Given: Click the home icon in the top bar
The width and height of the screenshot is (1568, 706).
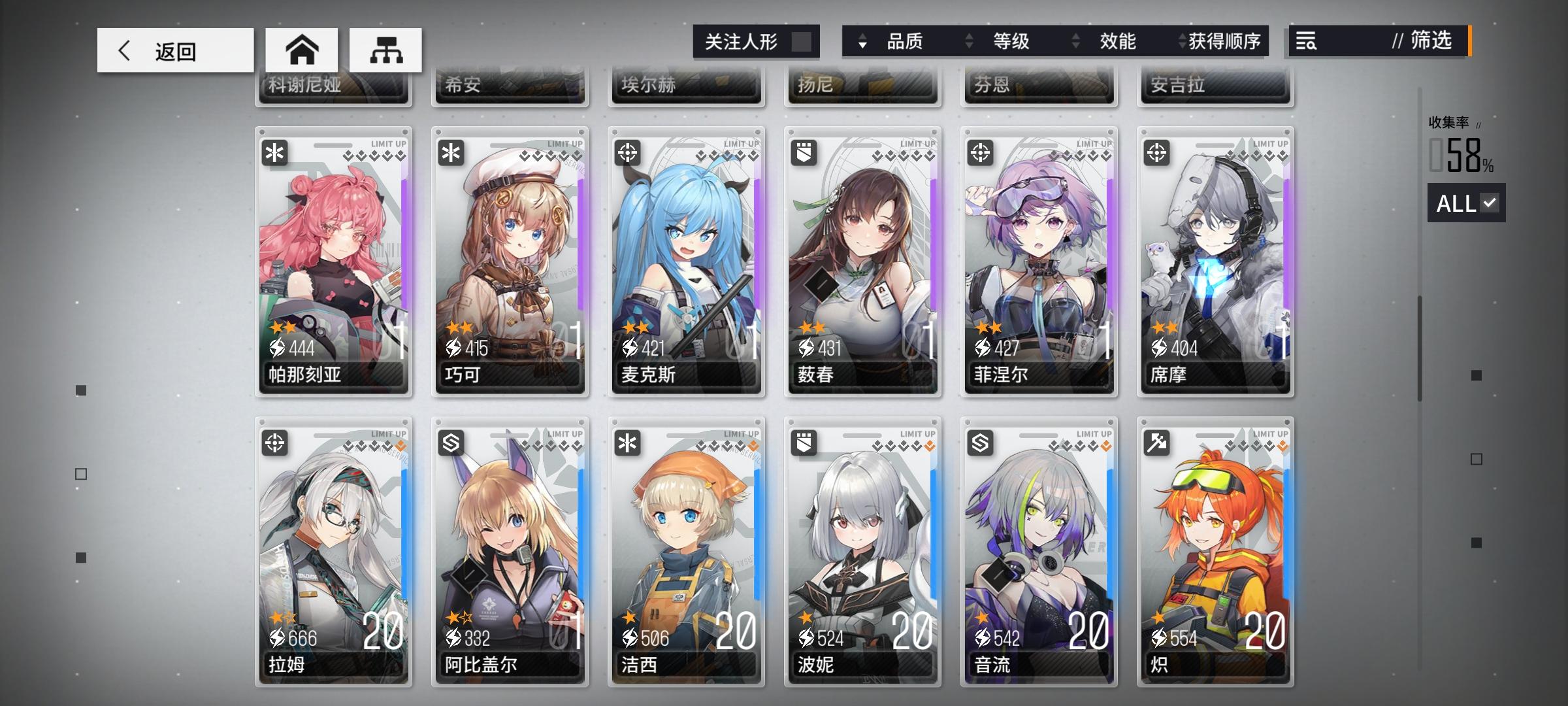Looking at the screenshot, I should point(301,49).
